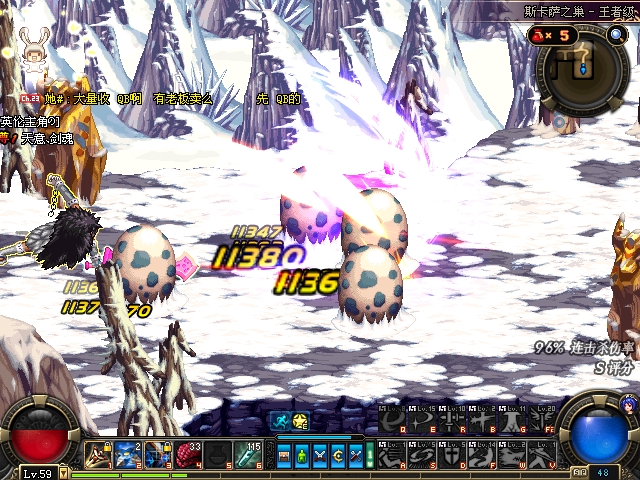Screen dimensions: 640x480
Task: Click the minimap magnifier zoom button
Action: [x=616, y=35]
